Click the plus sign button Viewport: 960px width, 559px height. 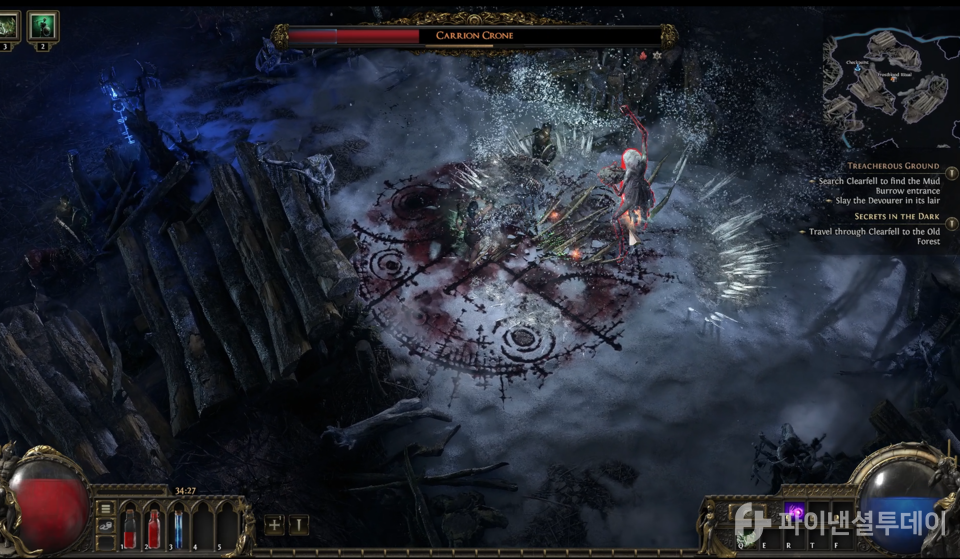274,525
